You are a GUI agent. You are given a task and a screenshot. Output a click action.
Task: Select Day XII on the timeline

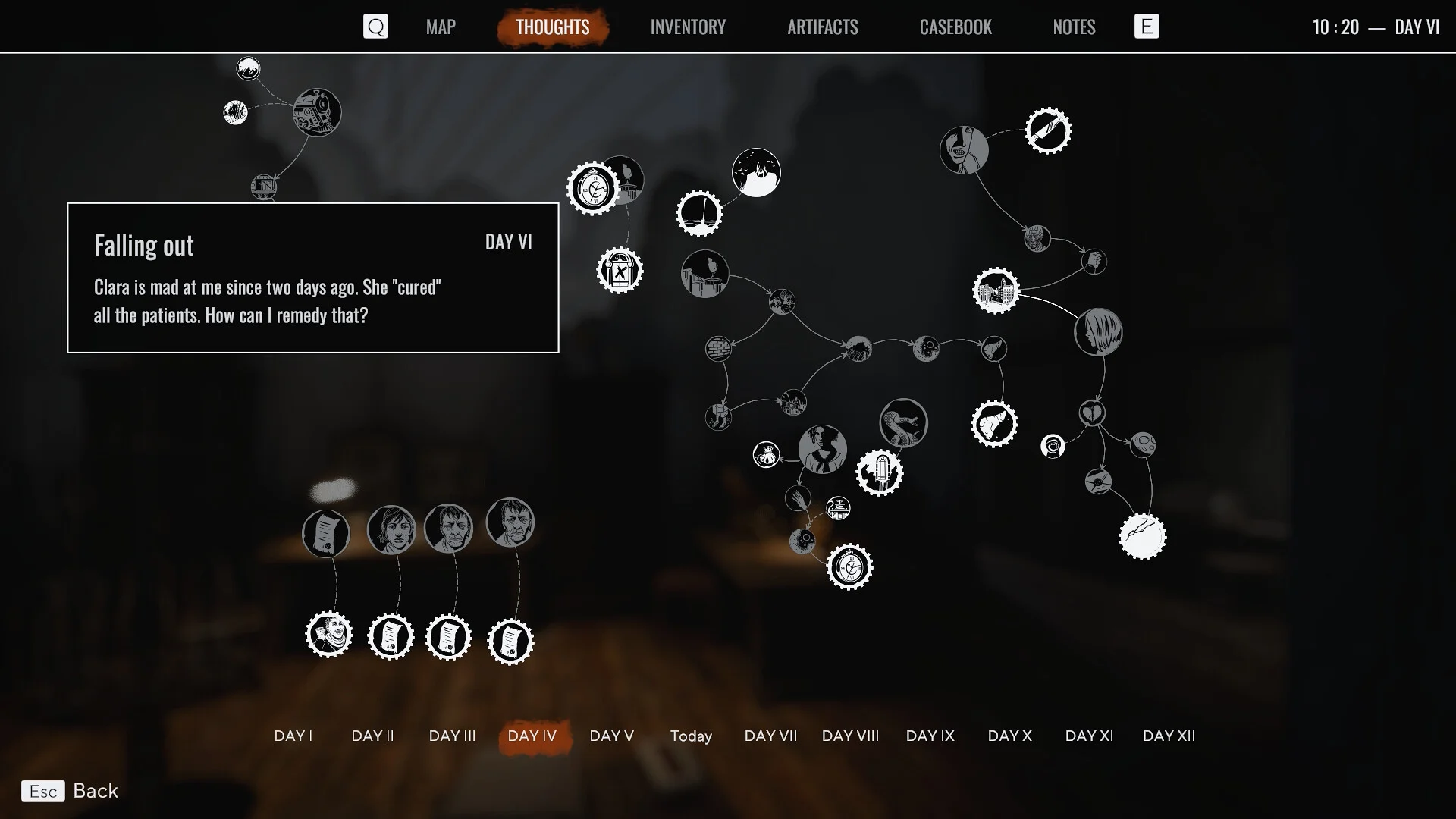(1169, 736)
